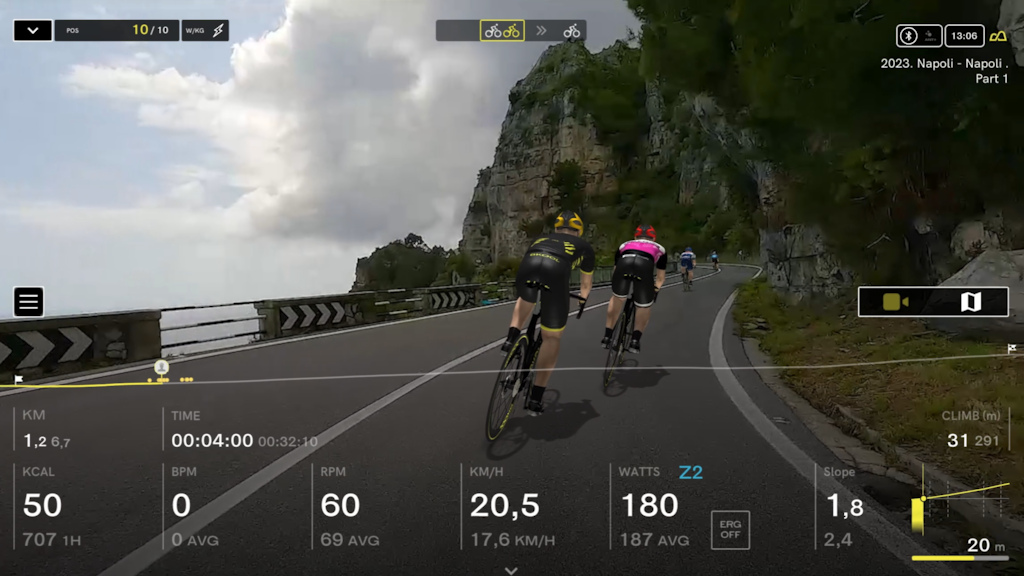
Task: Select the single rider icon
Action: click(572, 31)
